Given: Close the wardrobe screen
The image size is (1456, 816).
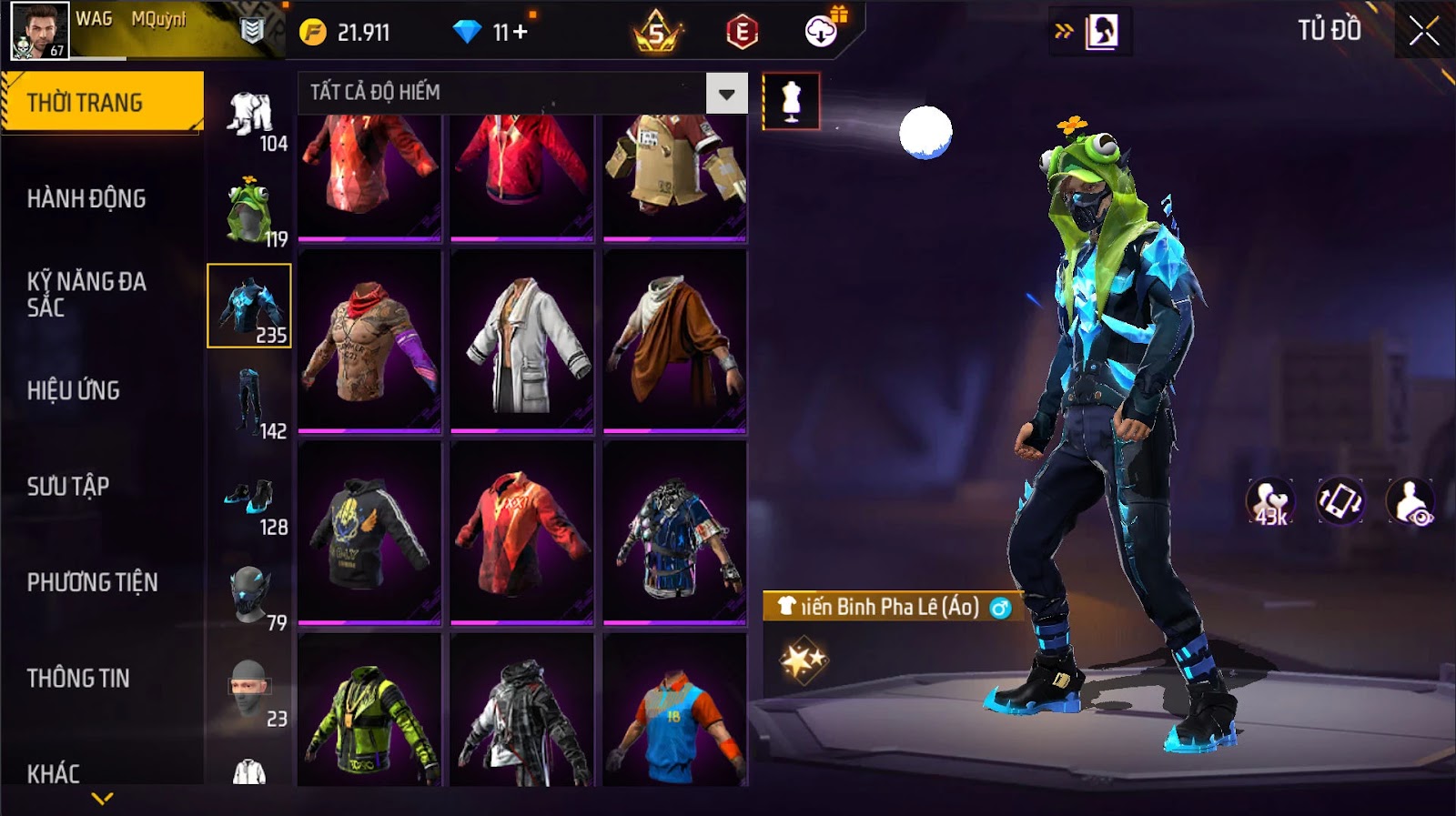Looking at the screenshot, I should click(1423, 32).
